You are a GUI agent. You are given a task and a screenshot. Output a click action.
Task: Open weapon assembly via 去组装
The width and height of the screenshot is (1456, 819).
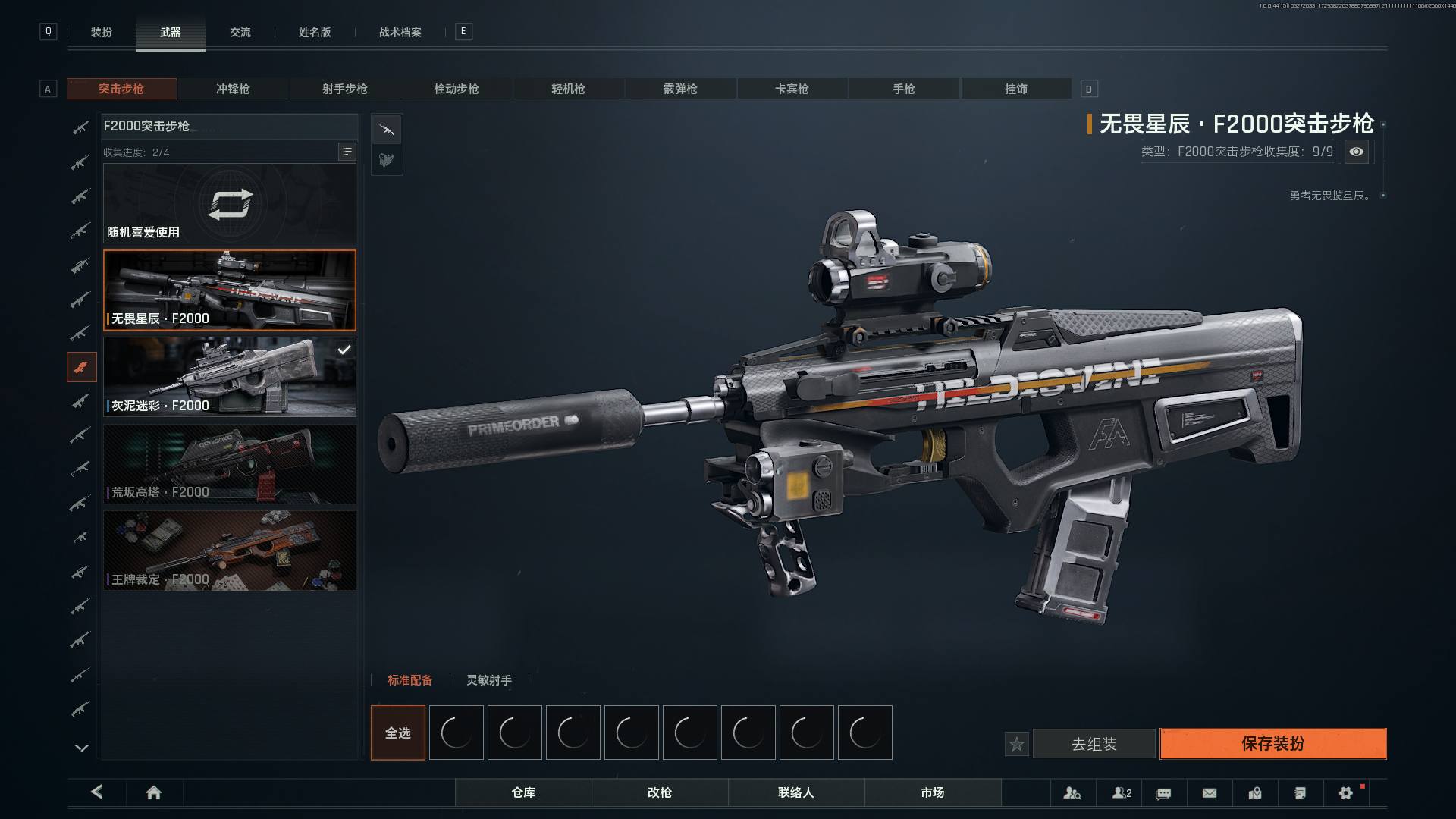(x=1094, y=744)
